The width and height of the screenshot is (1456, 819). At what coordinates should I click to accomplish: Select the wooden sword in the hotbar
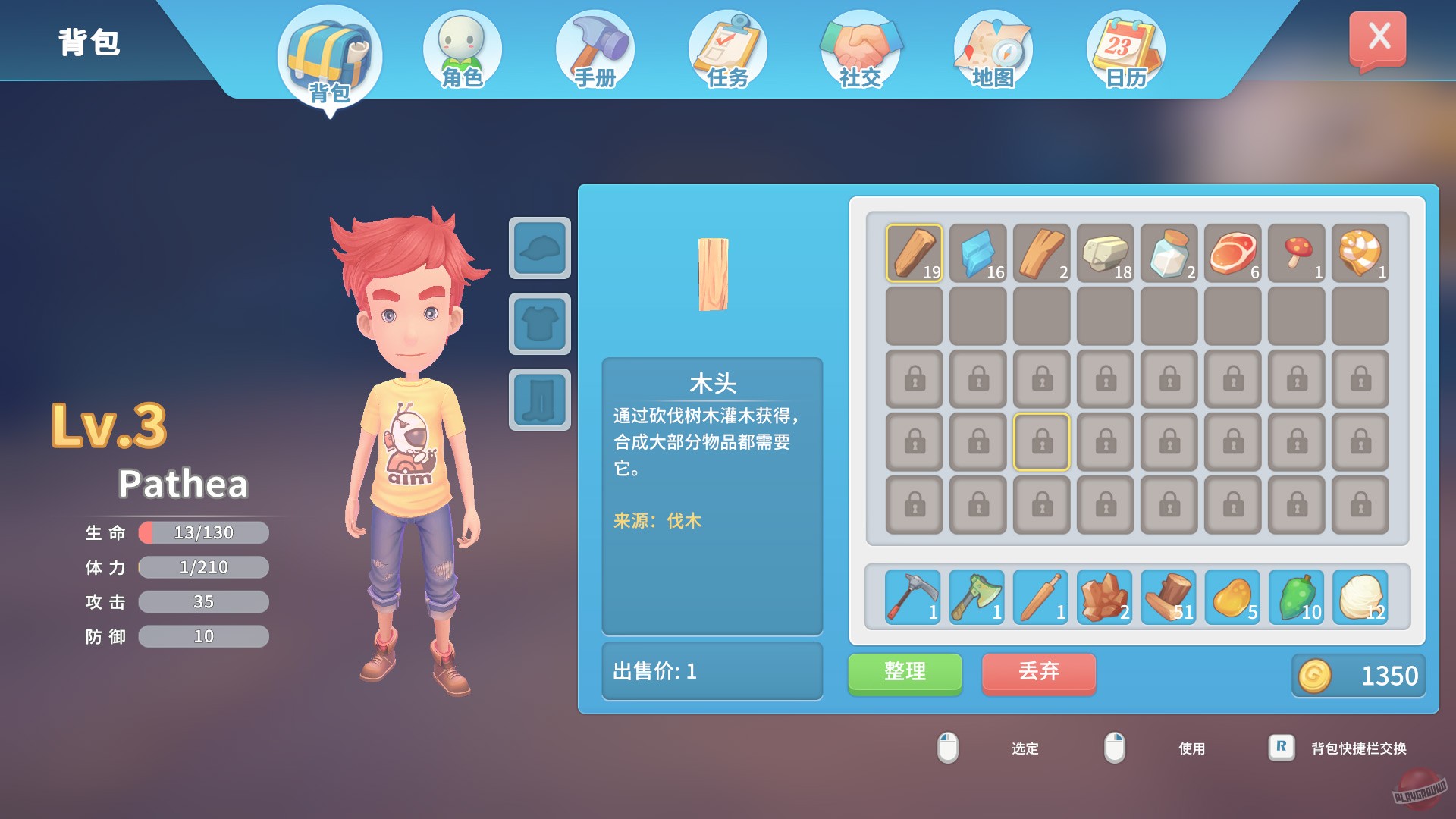tap(1039, 598)
